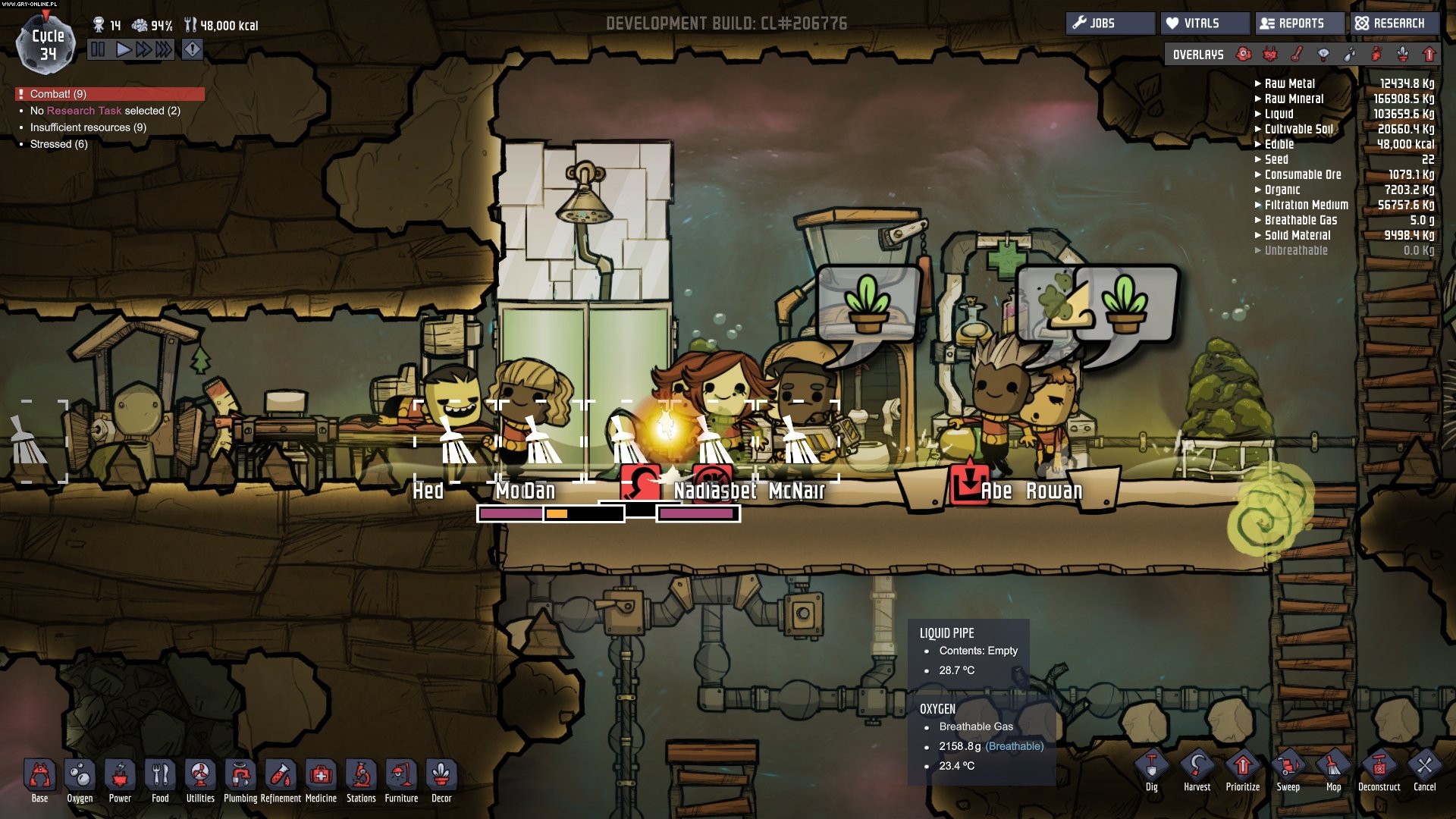Expand the Filtration Medium resource category
The width and height of the screenshot is (1456, 819).
click(x=1306, y=205)
